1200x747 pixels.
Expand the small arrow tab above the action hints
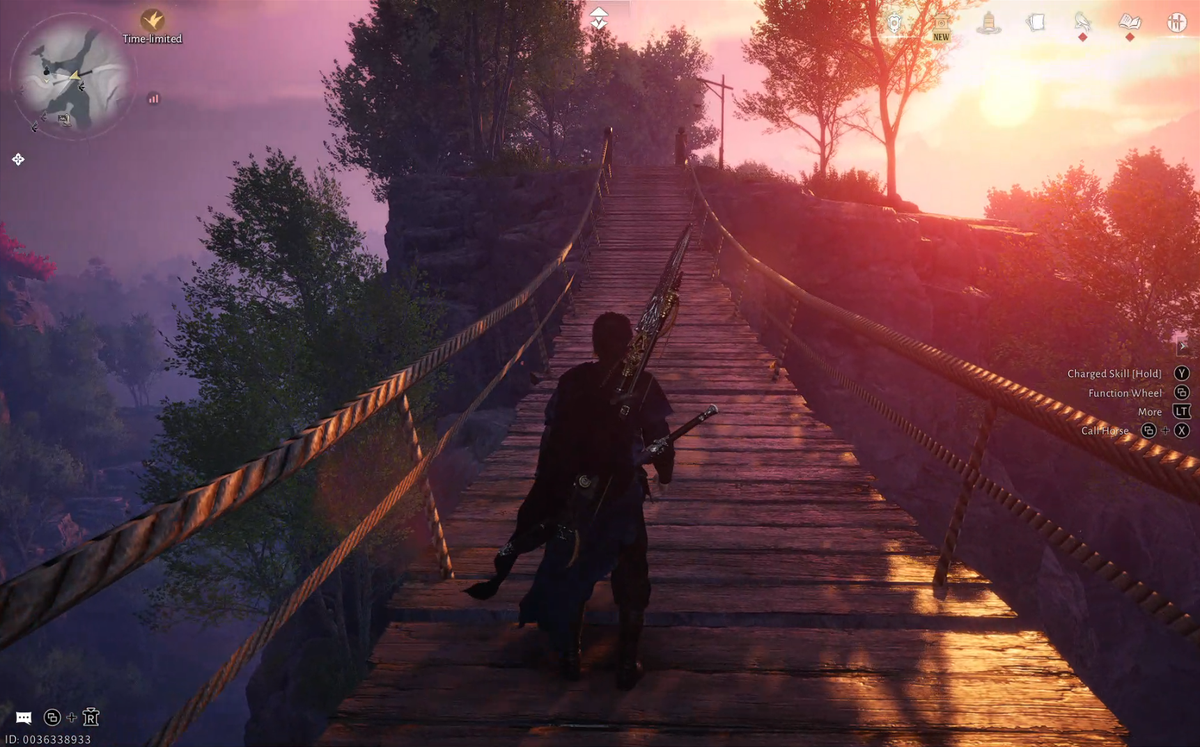click(1183, 347)
